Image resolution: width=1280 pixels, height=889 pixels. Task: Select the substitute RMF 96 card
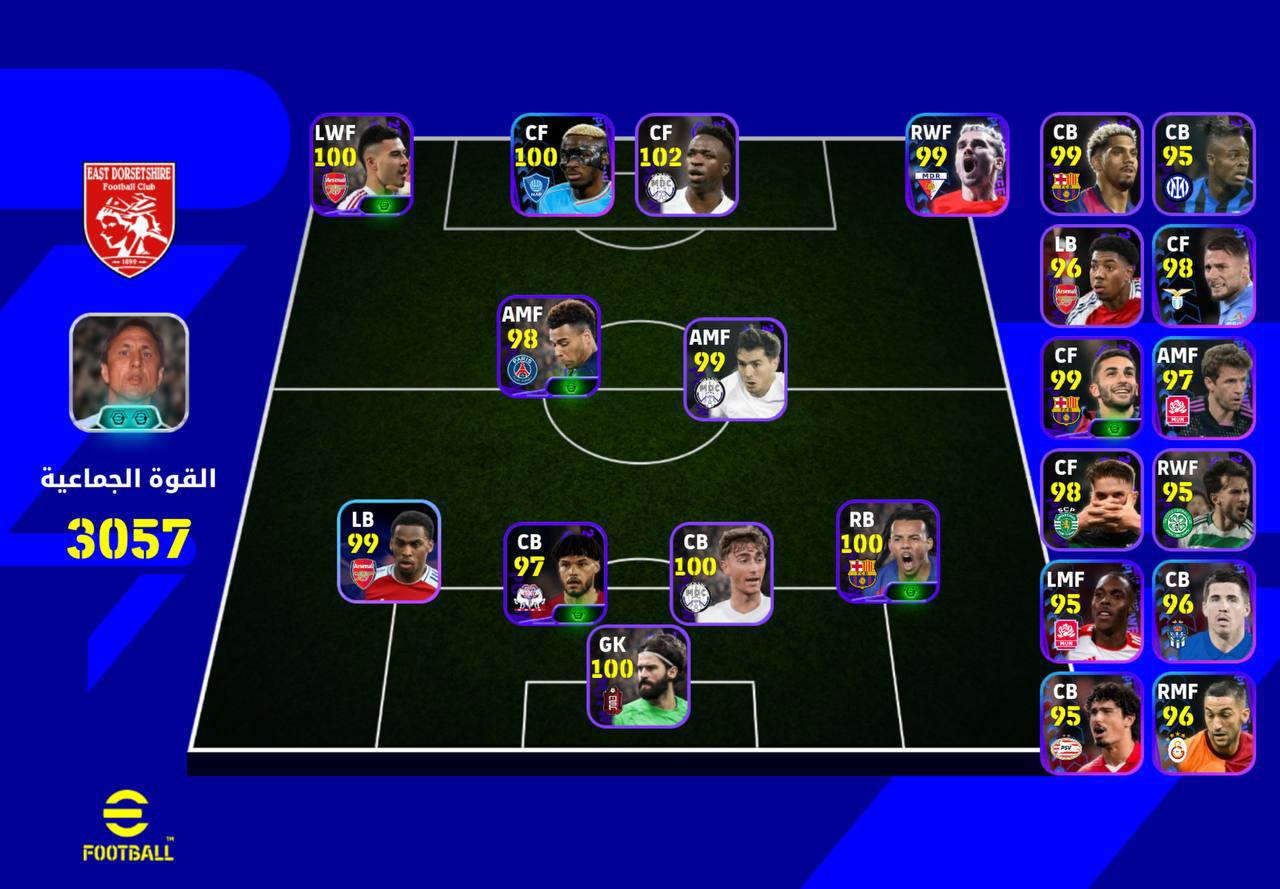click(1204, 724)
